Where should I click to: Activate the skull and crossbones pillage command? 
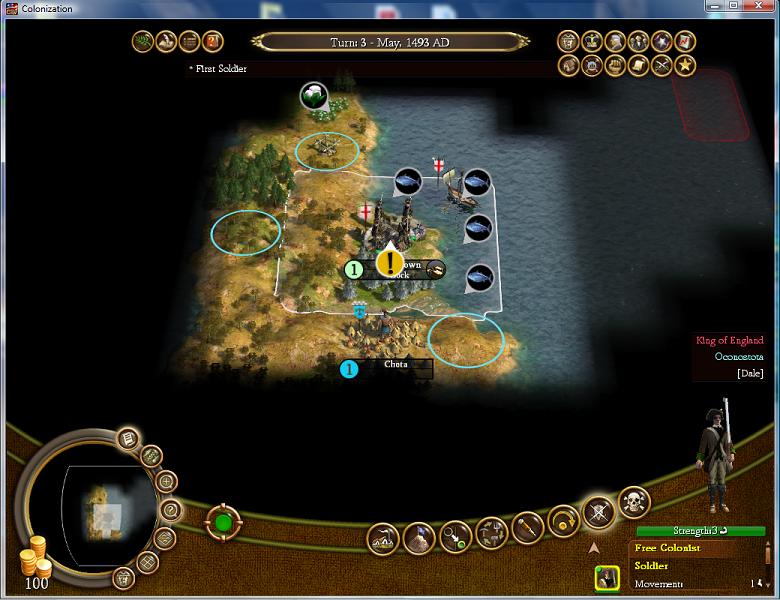point(633,503)
